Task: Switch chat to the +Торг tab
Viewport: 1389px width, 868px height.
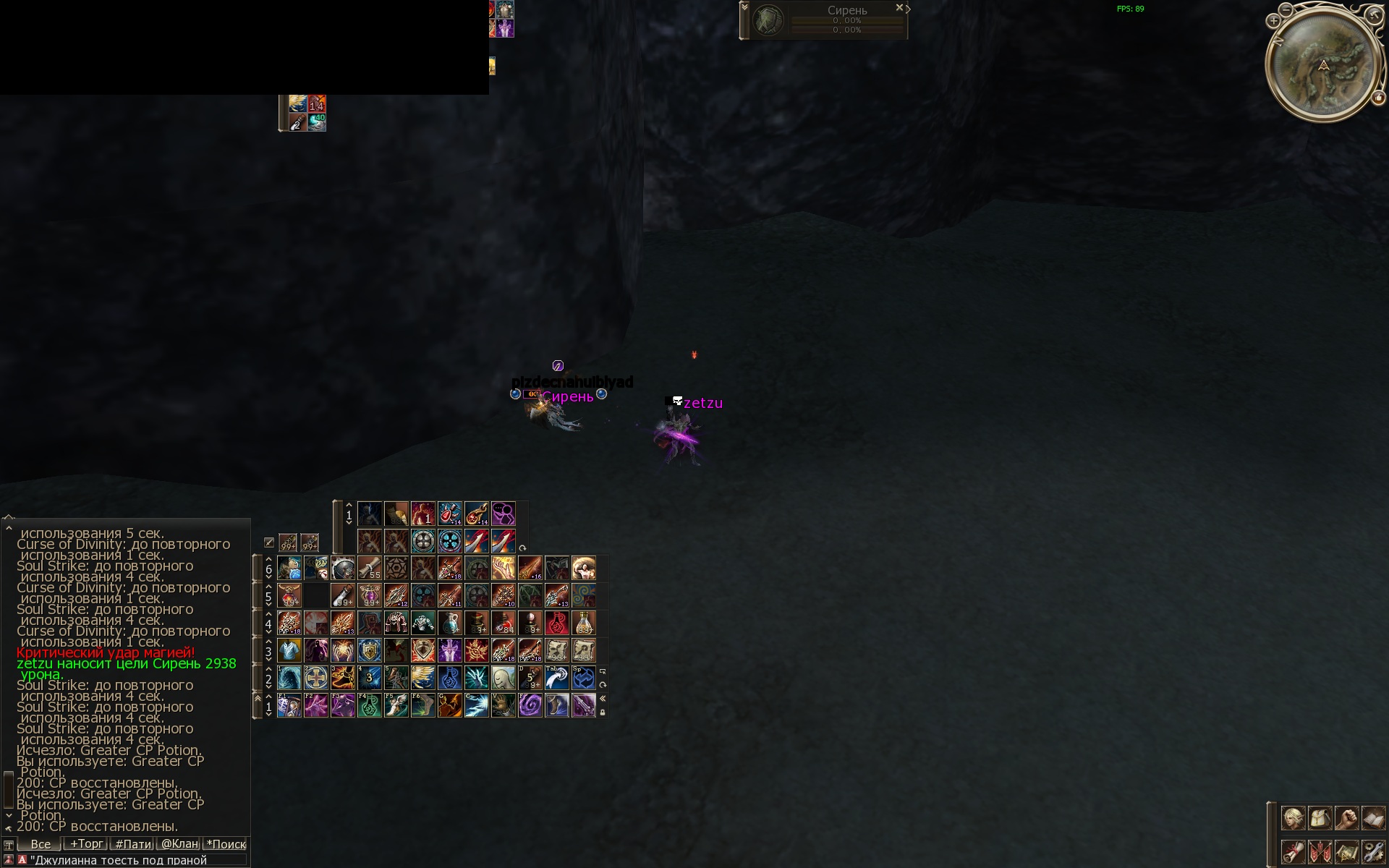Action: [86, 844]
